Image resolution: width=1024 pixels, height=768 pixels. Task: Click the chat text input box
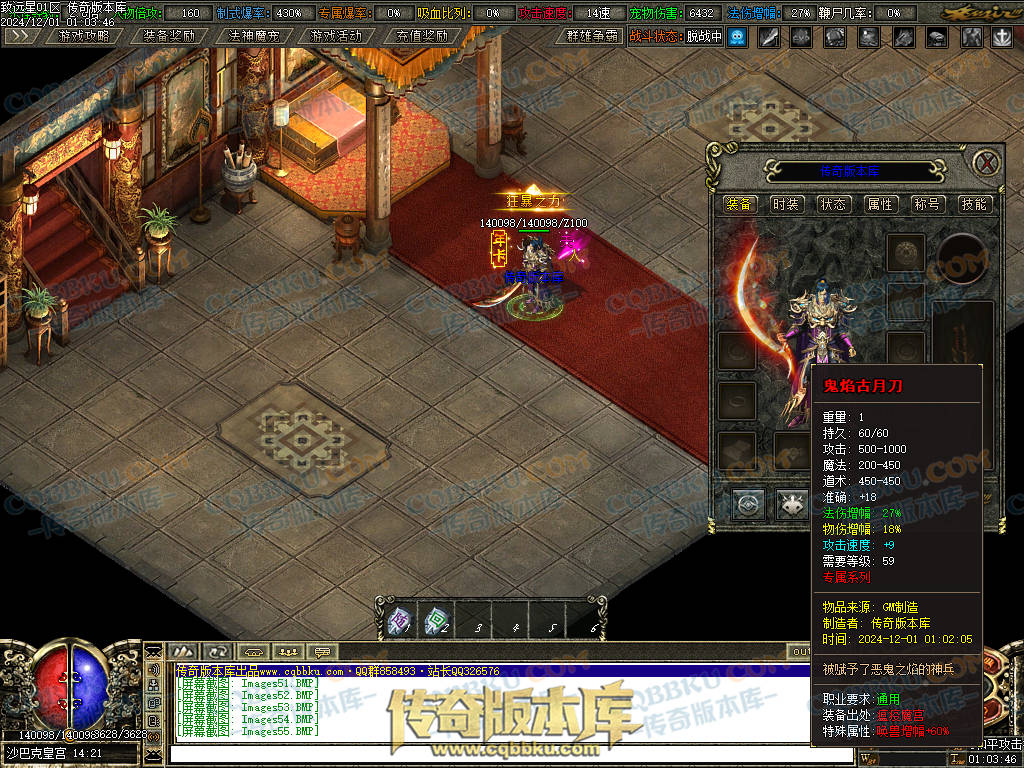480,752
